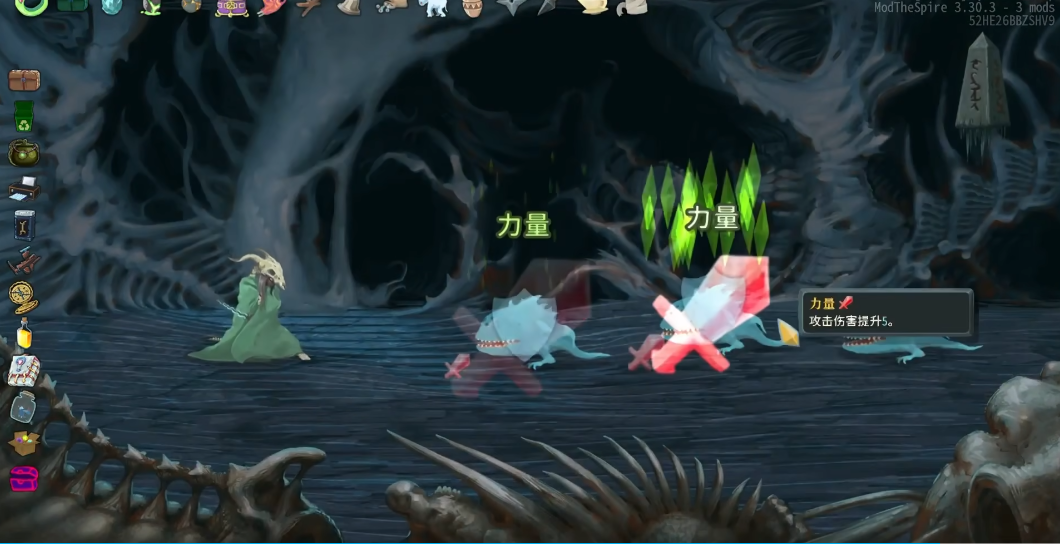Inspect the white elephant relic
Image resolution: width=1060 pixels, height=544 pixels.
click(x=433, y=7)
